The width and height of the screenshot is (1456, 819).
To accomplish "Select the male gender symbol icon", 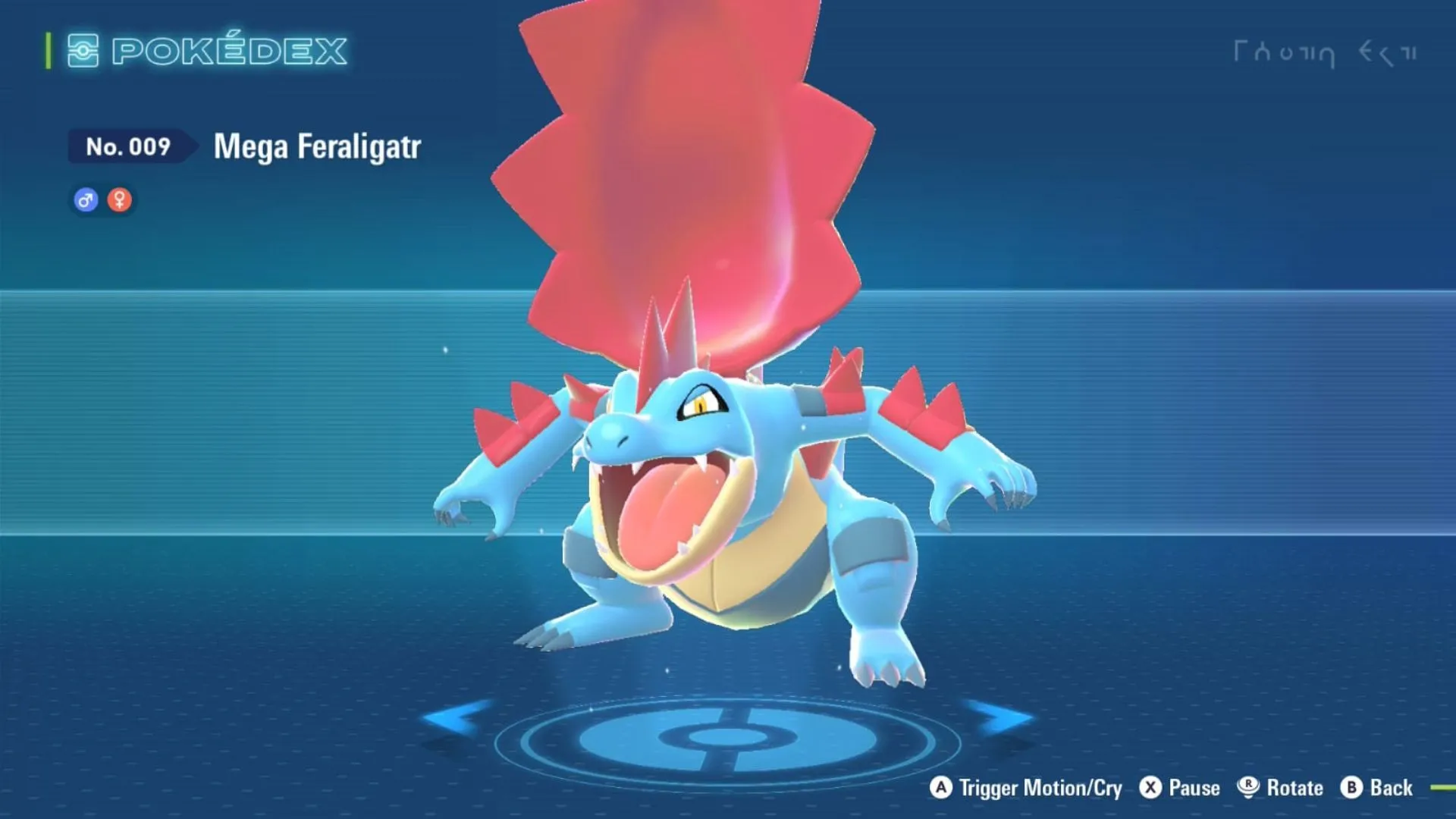I will click(85, 199).
